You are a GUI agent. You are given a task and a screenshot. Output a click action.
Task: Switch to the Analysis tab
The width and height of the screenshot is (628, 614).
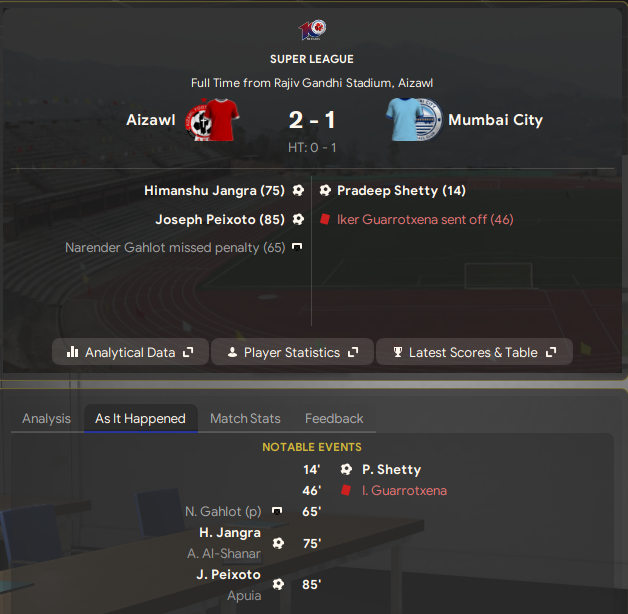tap(46, 418)
